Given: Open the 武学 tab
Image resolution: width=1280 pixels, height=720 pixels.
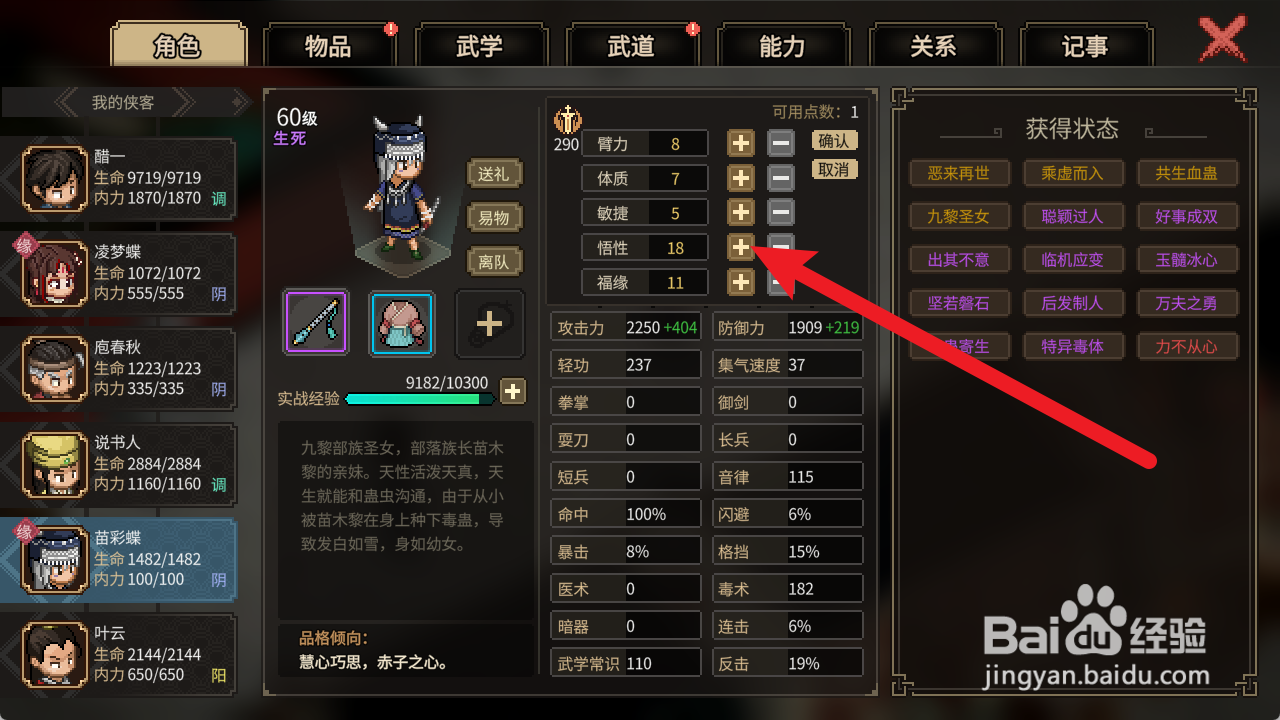Looking at the screenshot, I should pyautogui.click(x=482, y=45).
